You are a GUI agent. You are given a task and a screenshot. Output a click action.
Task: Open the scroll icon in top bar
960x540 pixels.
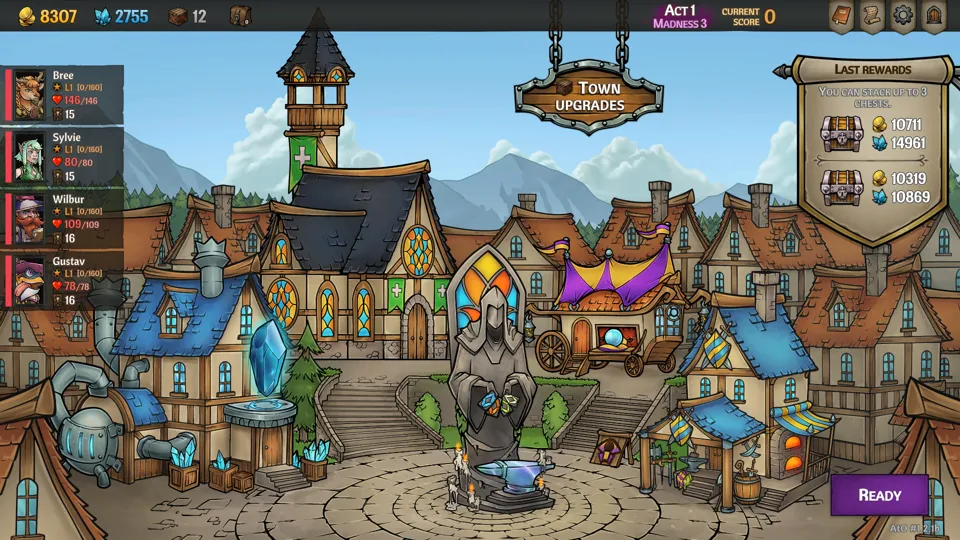(872, 16)
